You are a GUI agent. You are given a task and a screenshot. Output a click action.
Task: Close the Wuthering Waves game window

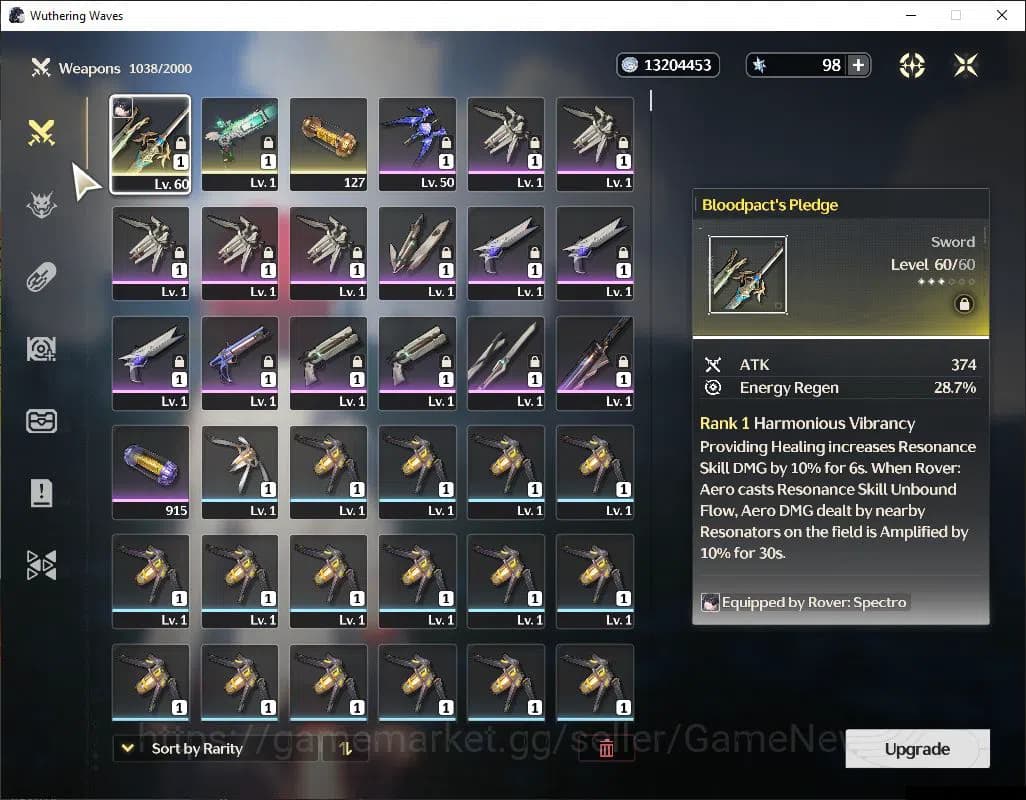[1002, 15]
